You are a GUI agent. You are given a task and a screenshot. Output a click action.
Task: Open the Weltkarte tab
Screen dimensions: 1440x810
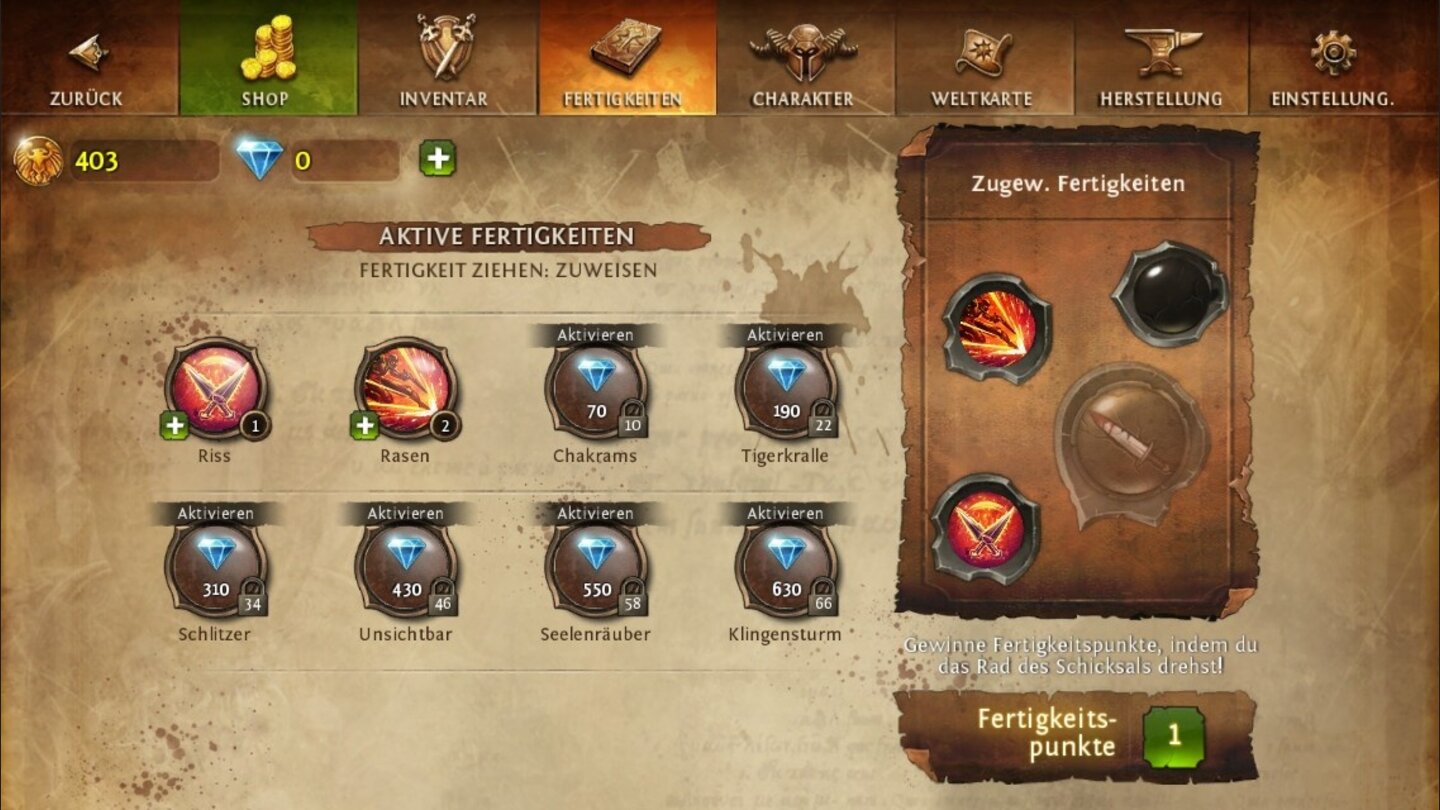[x=983, y=60]
